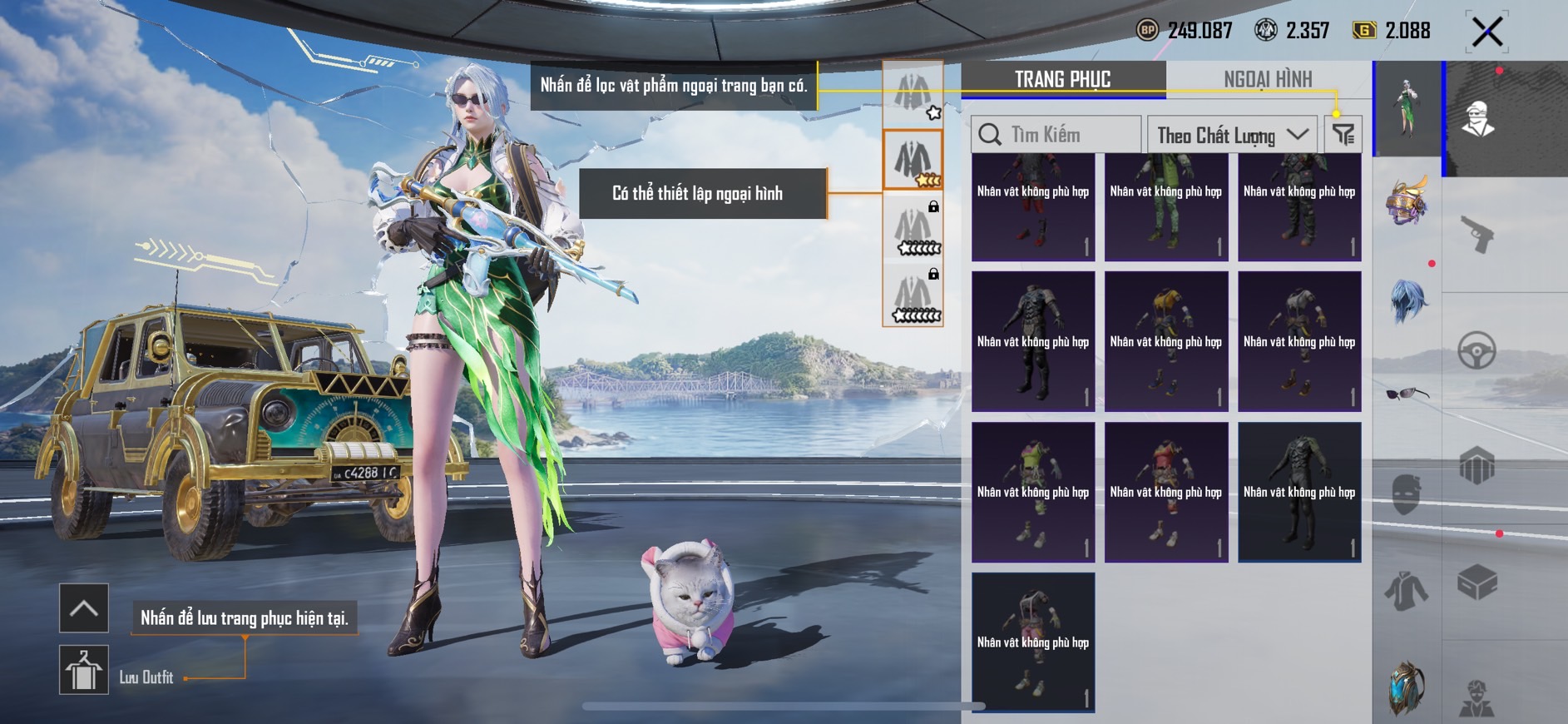Pick the yellow vest outfit thumbnail
This screenshot has width=1568, height=724.
click(1166, 341)
